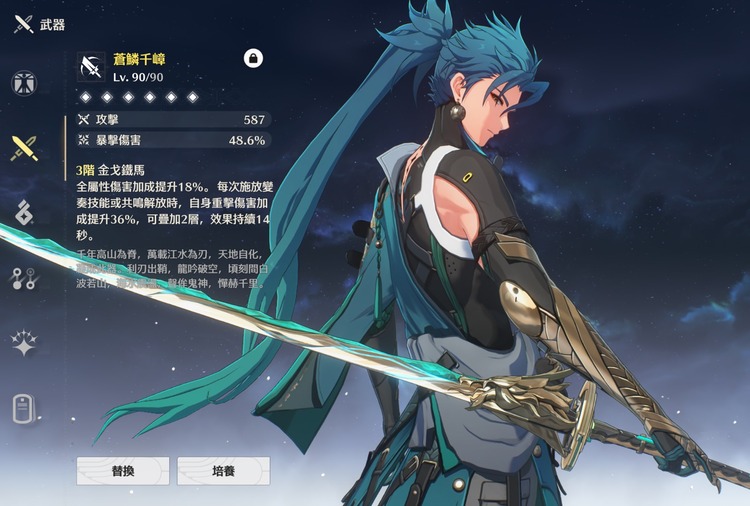
Task: Open the sparkling stars tab
Action: click(24, 343)
